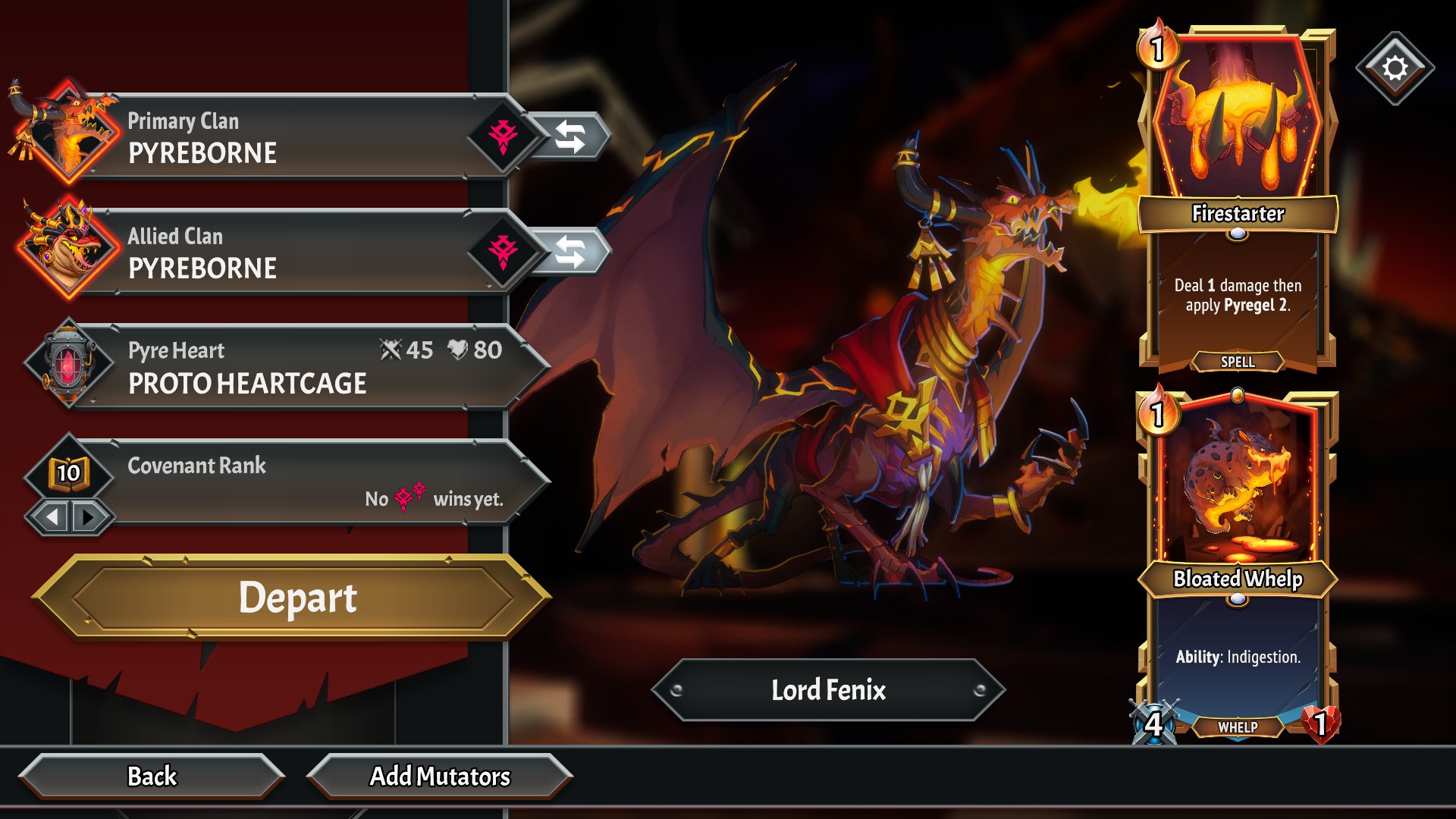Increase the Covenant Rank
The width and height of the screenshot is (1456, 819).
89,518
